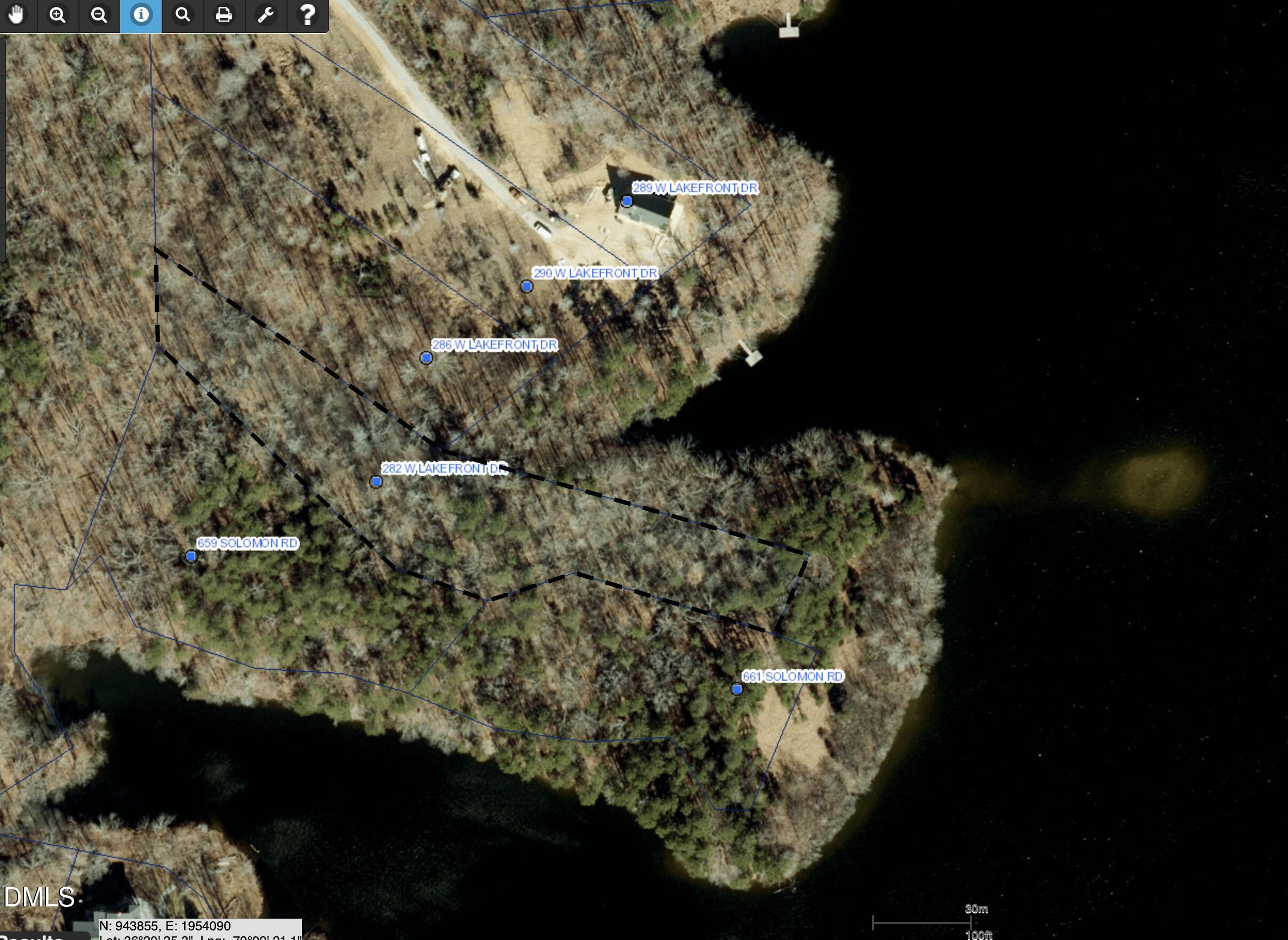Identify the 282 W Lakefront Dr point

coord(376,482)
